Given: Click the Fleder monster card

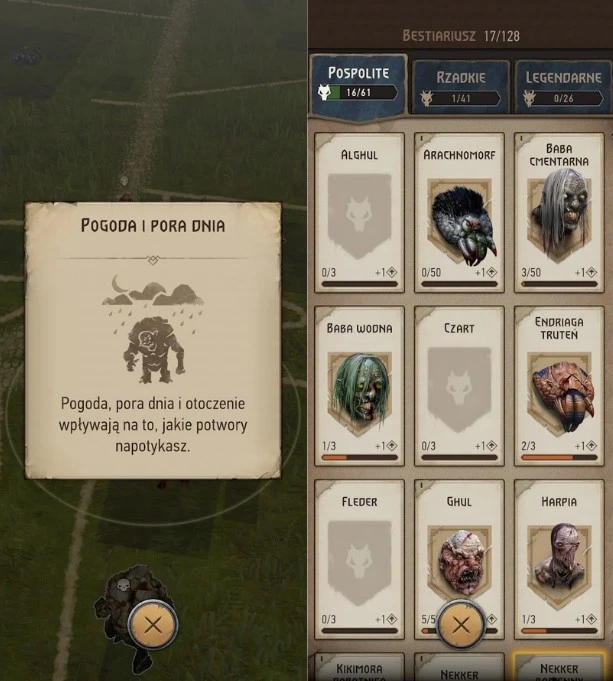Looking at the screenshot, I should click(x=359, y=558).
